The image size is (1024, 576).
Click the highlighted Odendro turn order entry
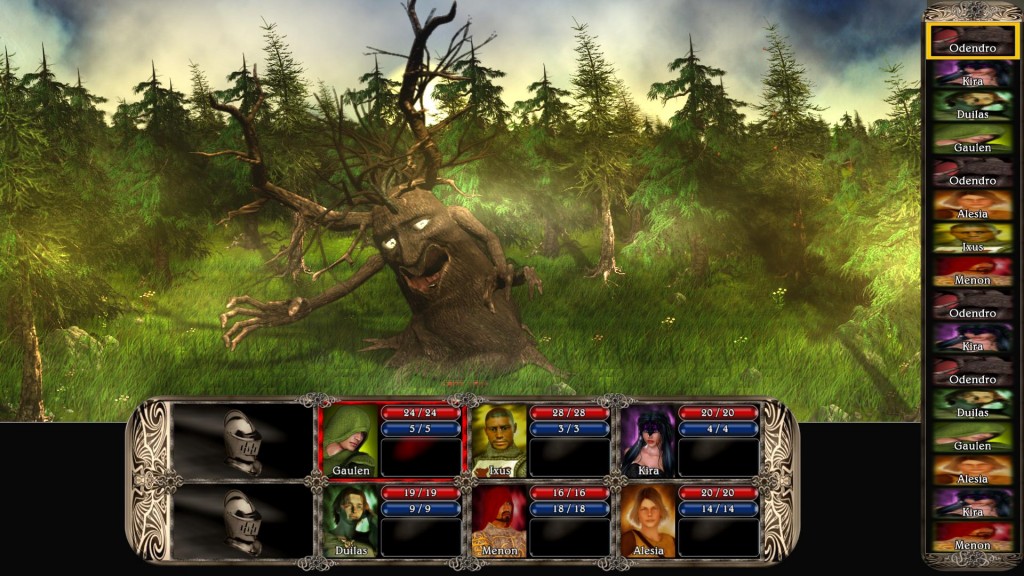(972, 41)
